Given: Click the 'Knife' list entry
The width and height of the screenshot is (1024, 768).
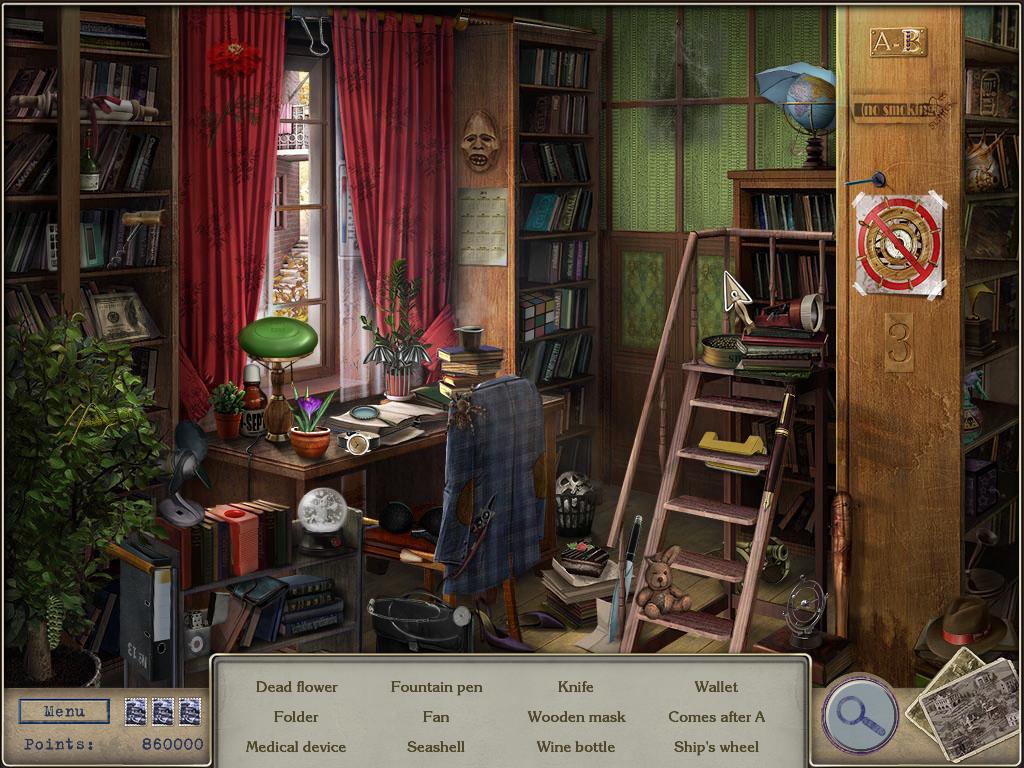Looking at the screenshot, I should (575, 687).
